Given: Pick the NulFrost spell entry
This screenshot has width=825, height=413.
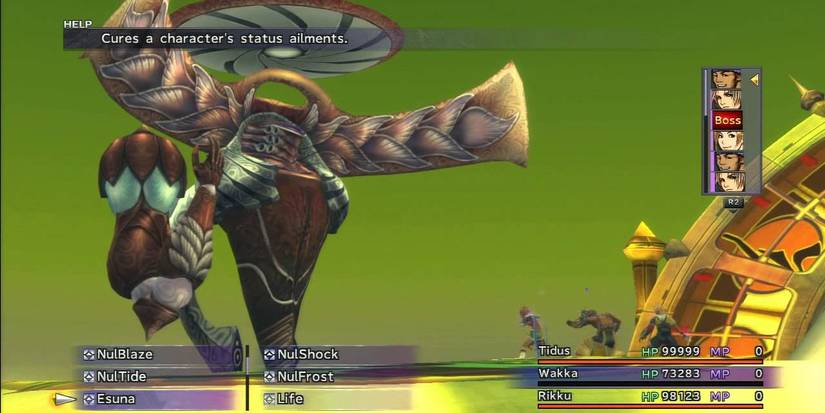Looking at the screenshot, I should point(306,376).
